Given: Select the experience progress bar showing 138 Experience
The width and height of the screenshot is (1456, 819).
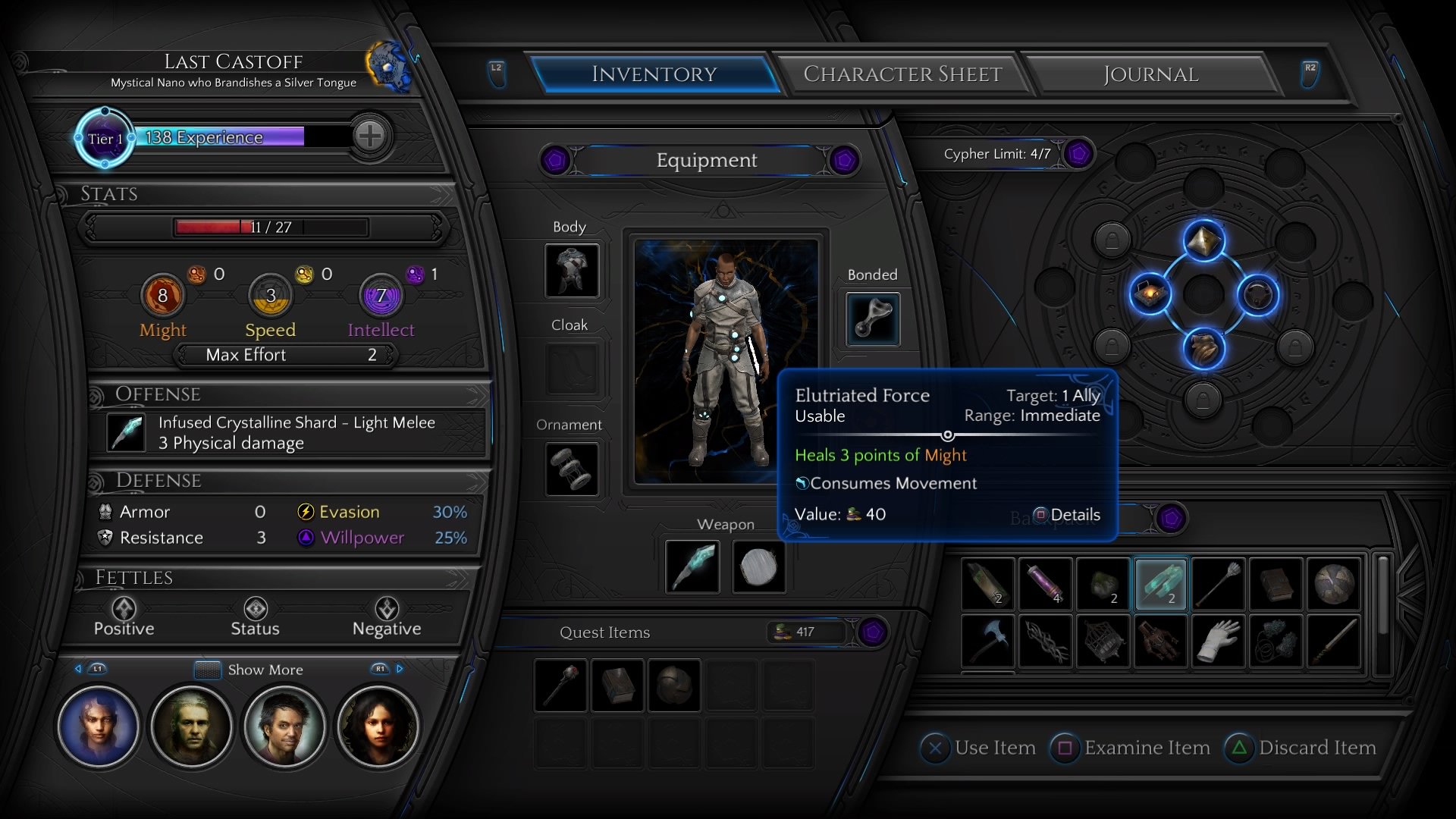Looking at the screenshot, I should click(220, 137).
